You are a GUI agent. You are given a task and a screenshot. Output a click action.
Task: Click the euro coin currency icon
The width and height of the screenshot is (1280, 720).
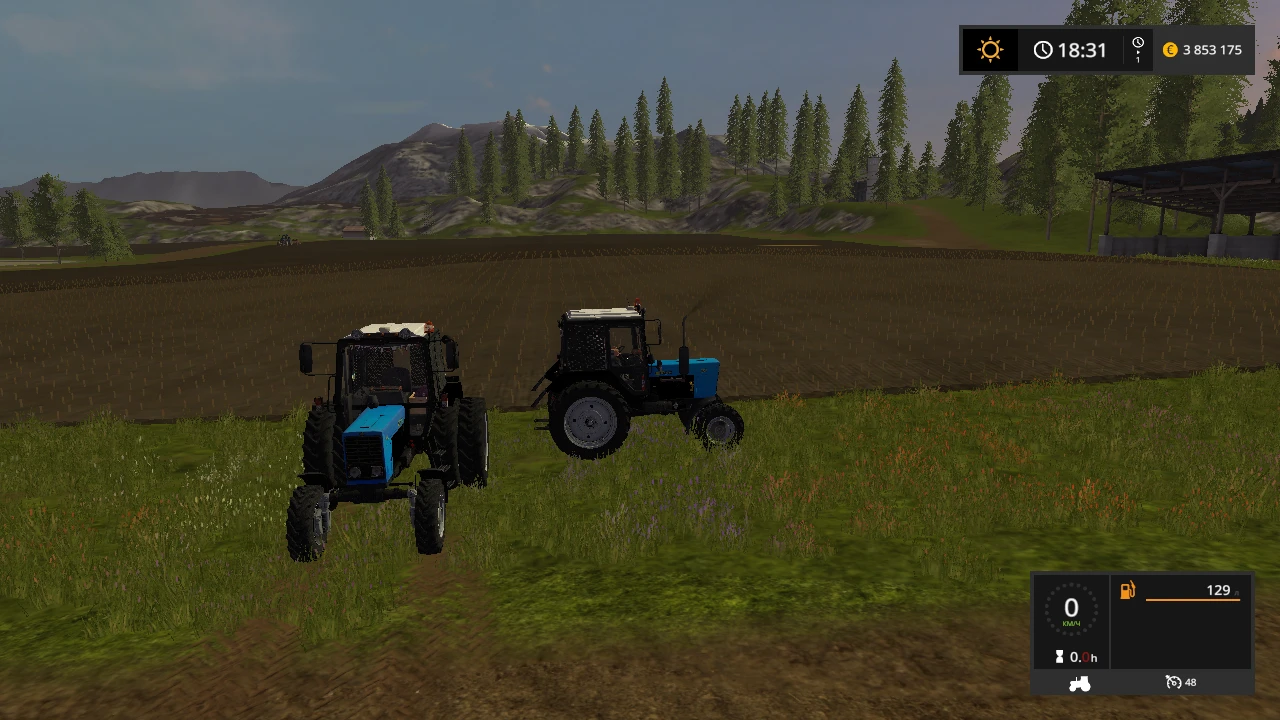1170,49
